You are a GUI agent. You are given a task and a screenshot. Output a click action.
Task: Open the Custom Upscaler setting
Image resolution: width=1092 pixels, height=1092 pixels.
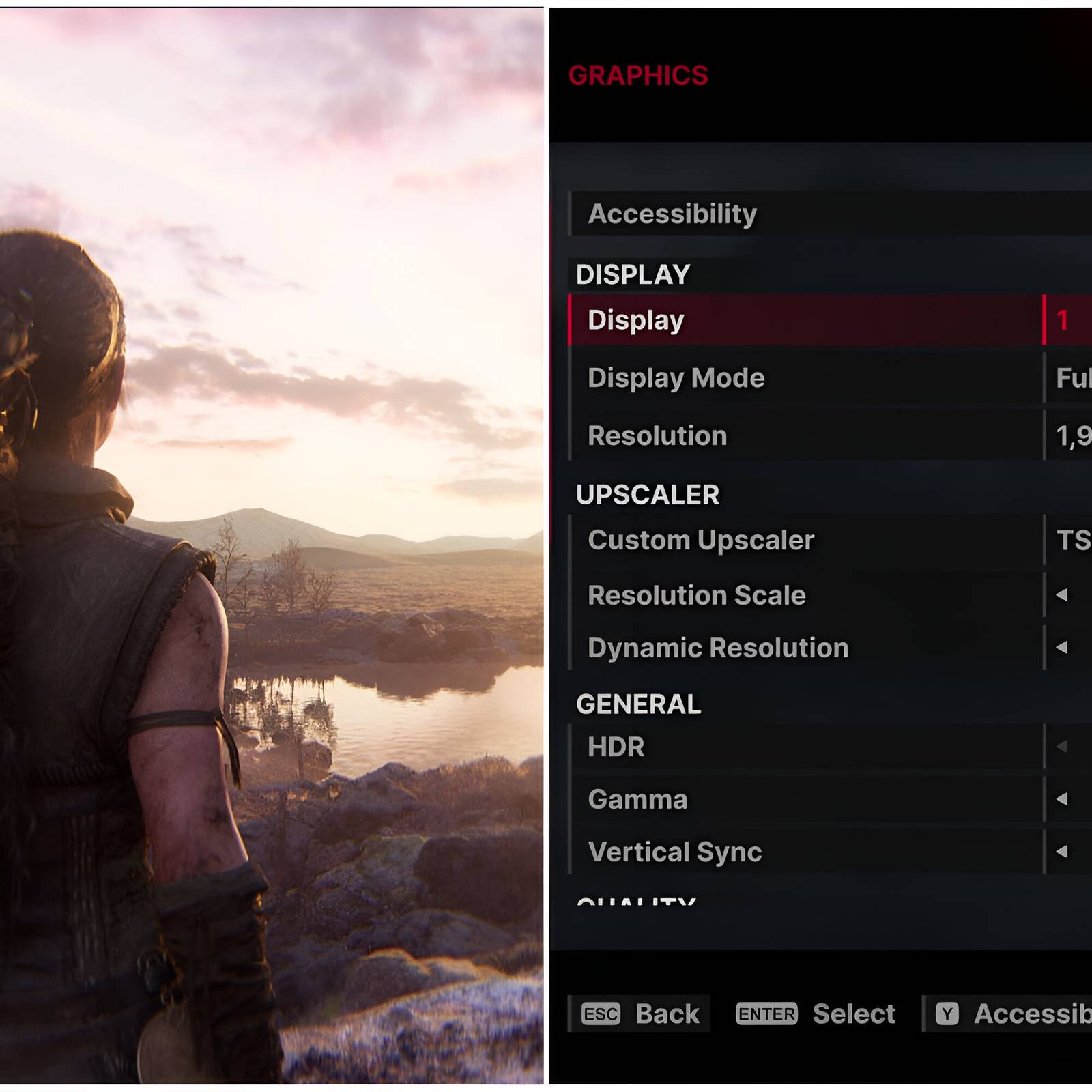[701, 541]
